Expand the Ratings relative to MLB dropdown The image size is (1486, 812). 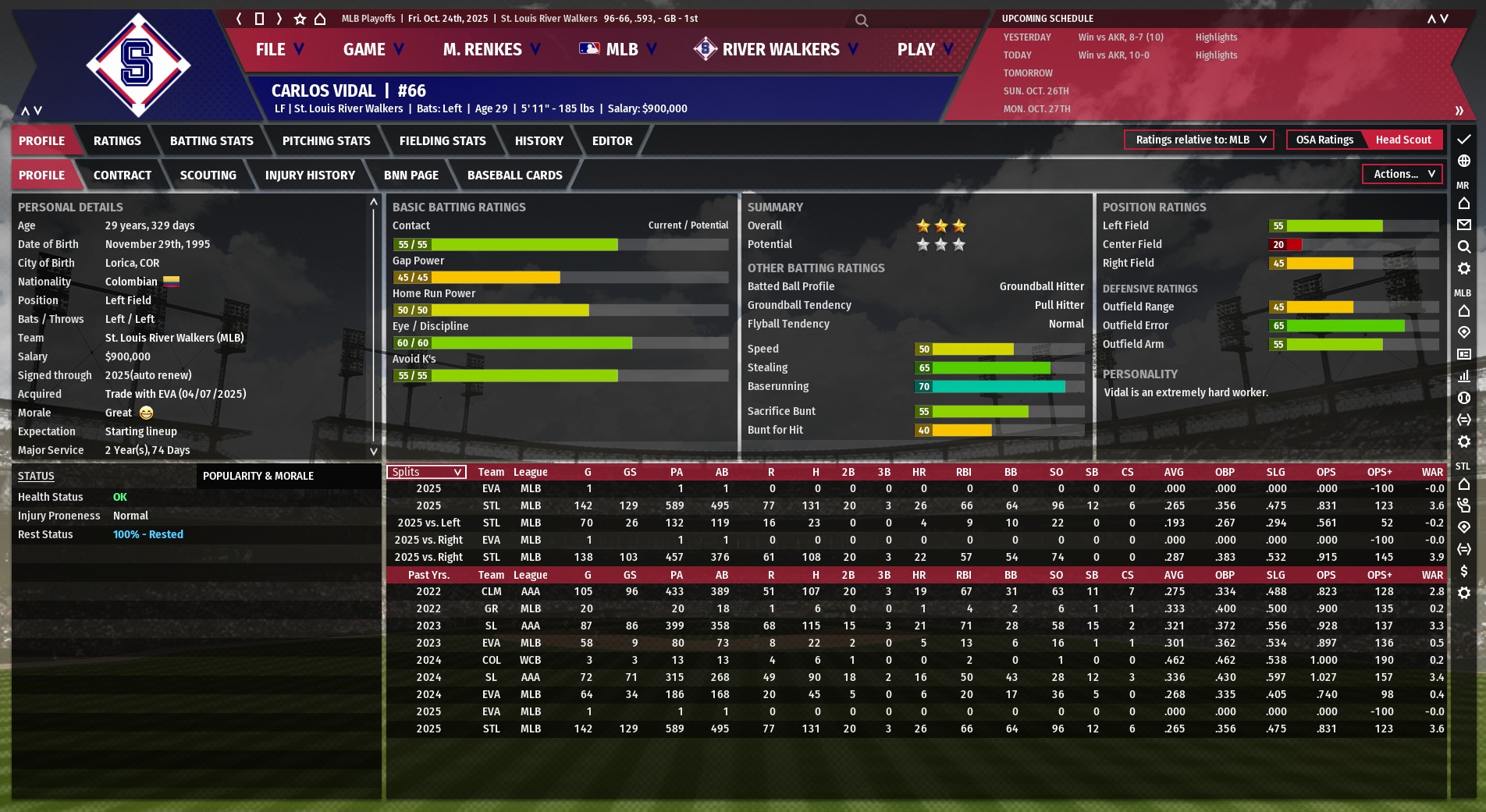[1199, 140]
